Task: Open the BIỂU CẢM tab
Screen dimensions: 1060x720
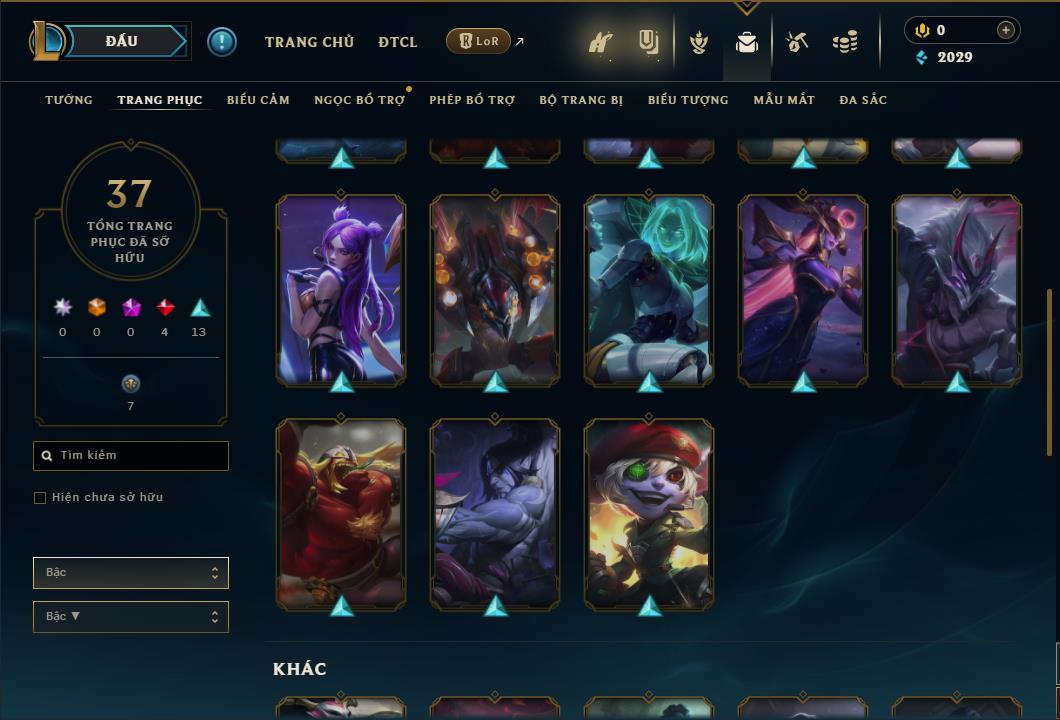Action: [x=258, y=100]
